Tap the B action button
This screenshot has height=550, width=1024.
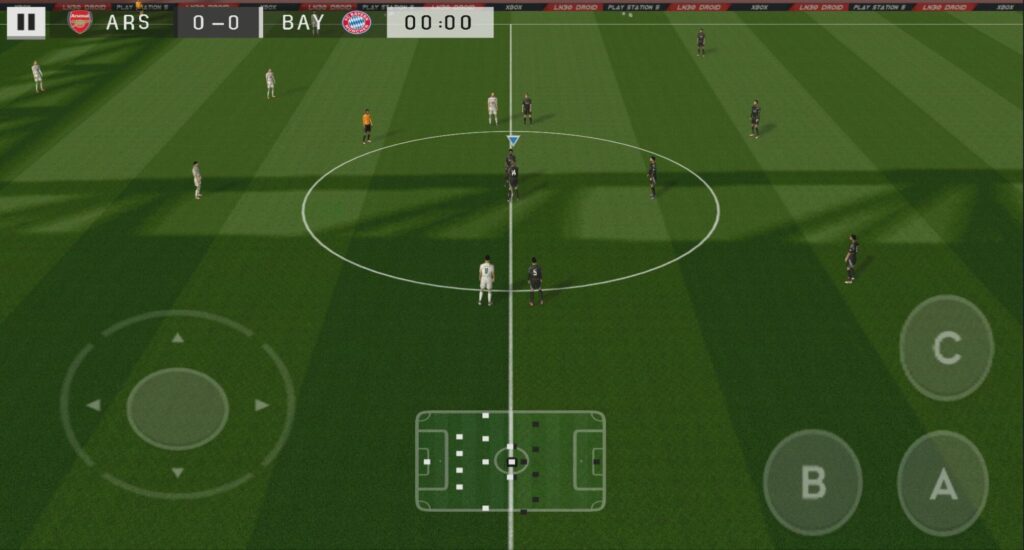[812, 482]
